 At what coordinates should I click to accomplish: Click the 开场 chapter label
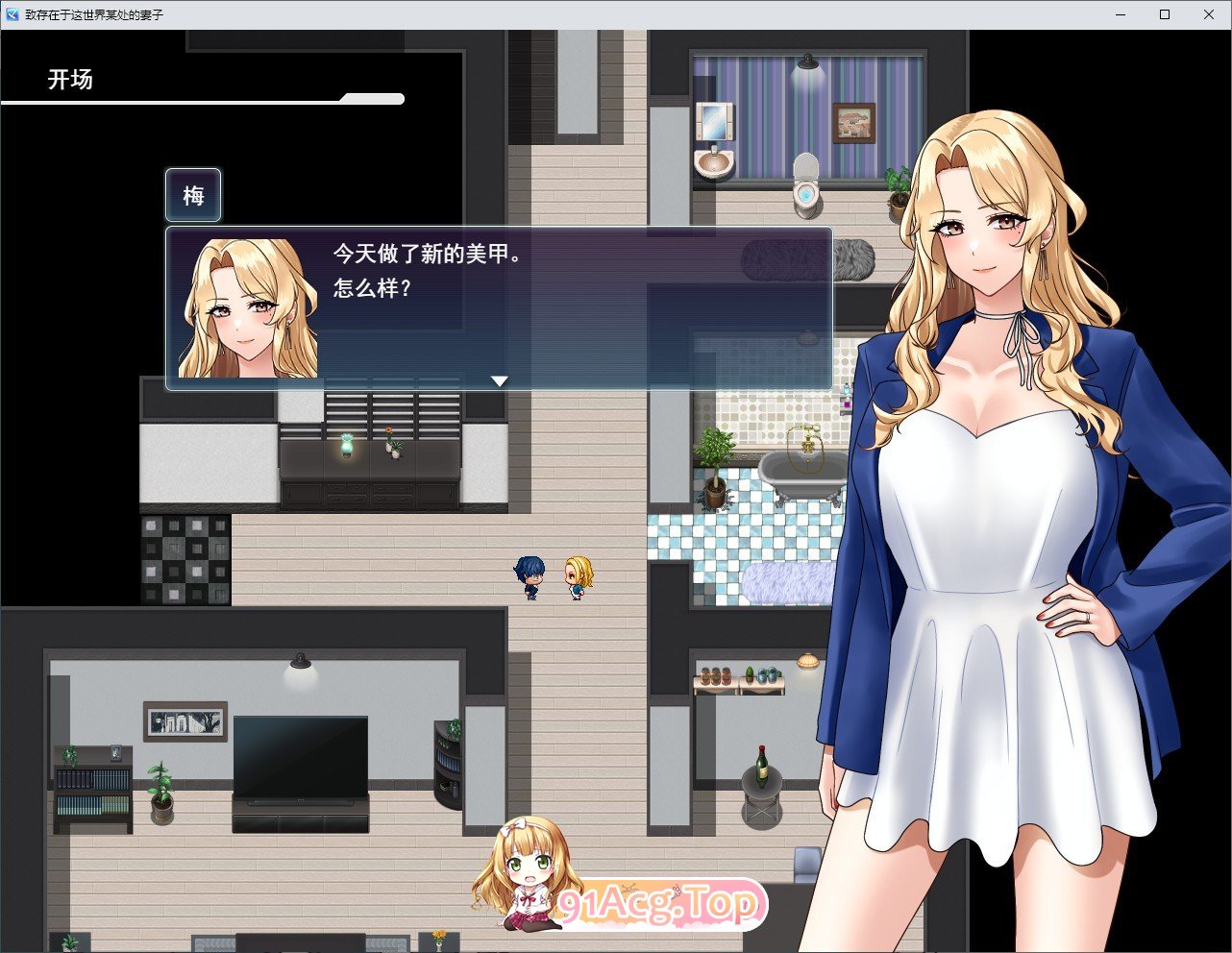(68, 80)
